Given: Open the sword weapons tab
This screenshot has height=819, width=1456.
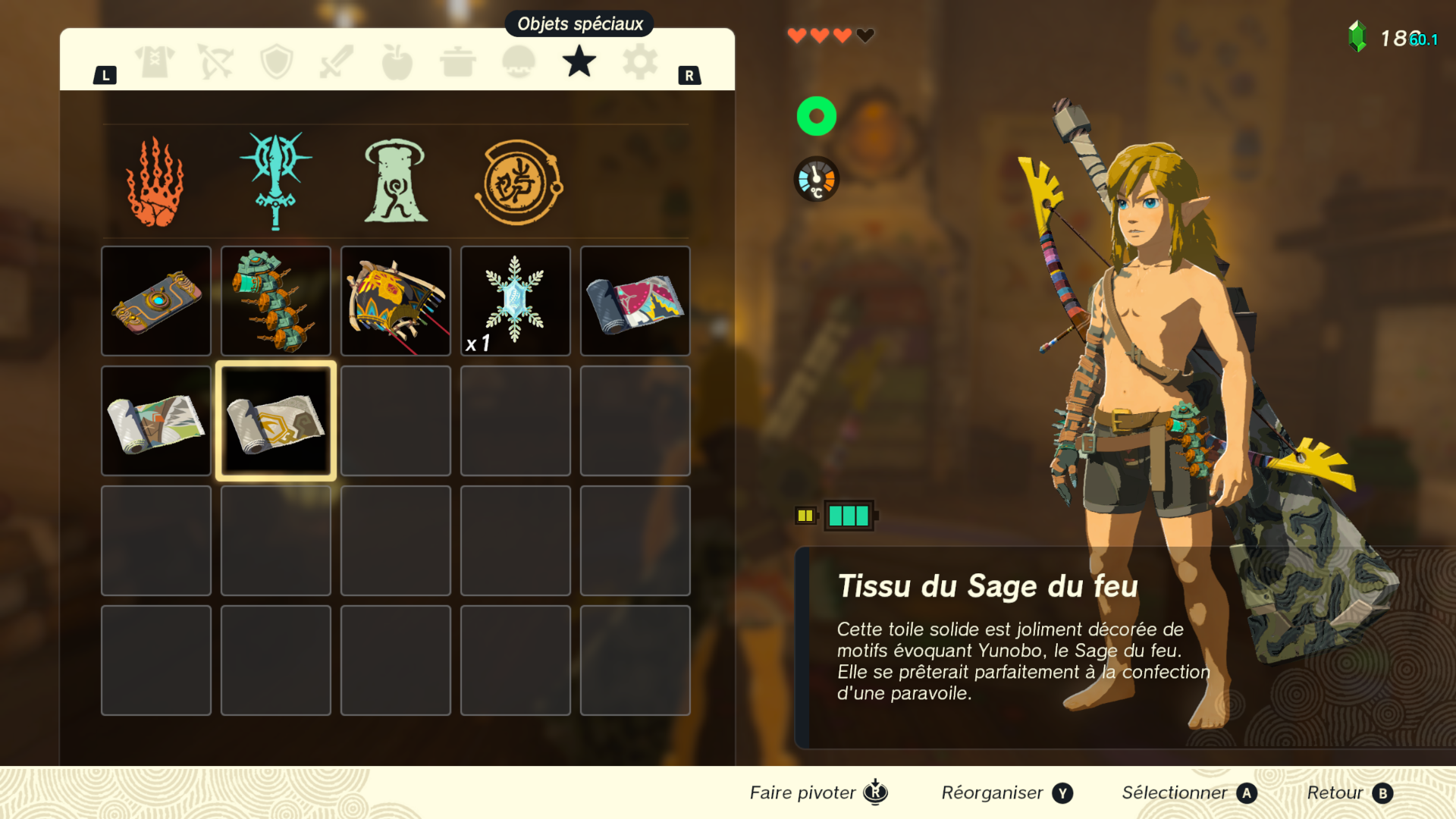Looking at the screenshot, I should pos(337,62).
